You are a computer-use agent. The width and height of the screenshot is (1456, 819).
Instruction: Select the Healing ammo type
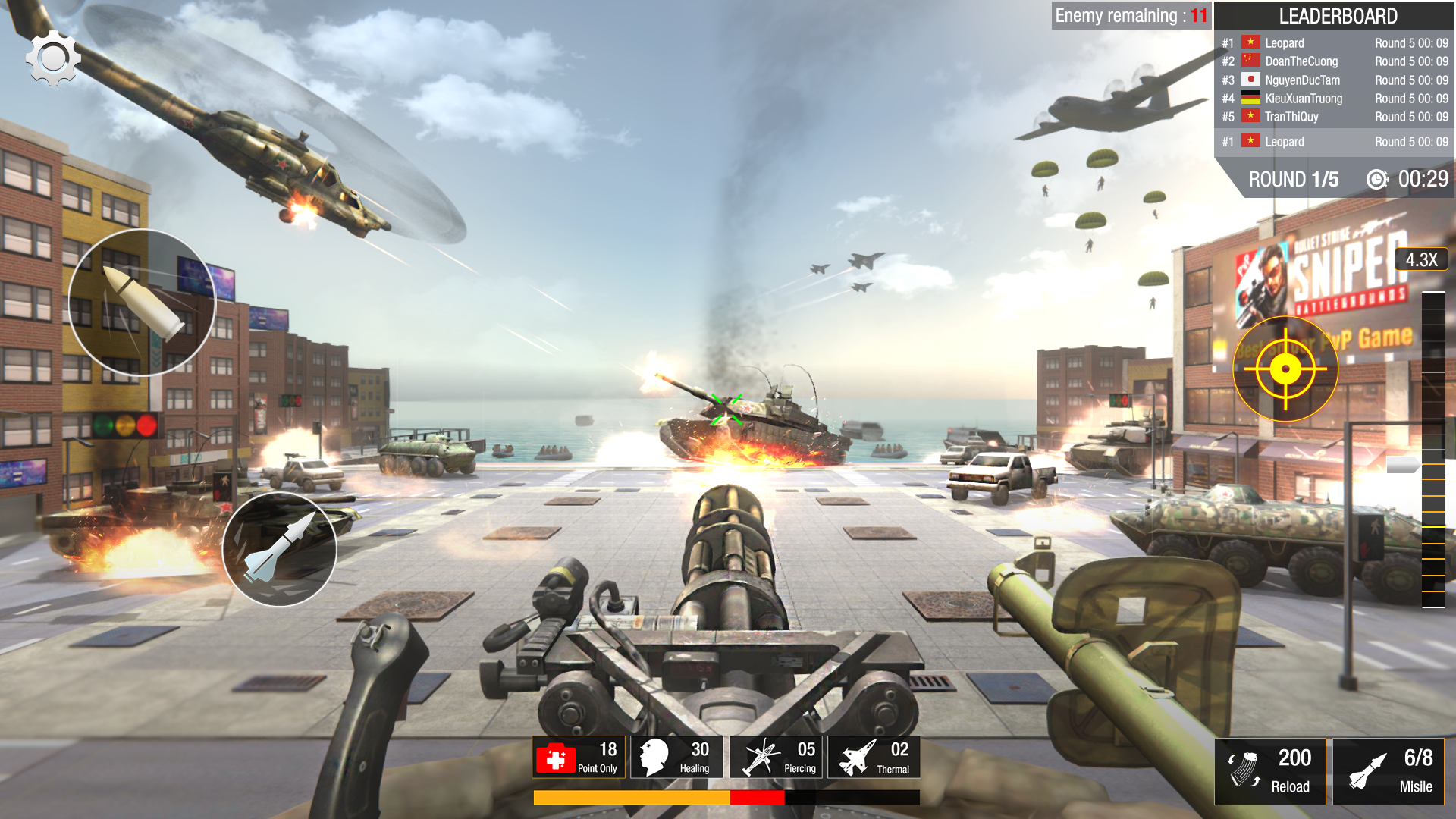click(x=677, y=756)
